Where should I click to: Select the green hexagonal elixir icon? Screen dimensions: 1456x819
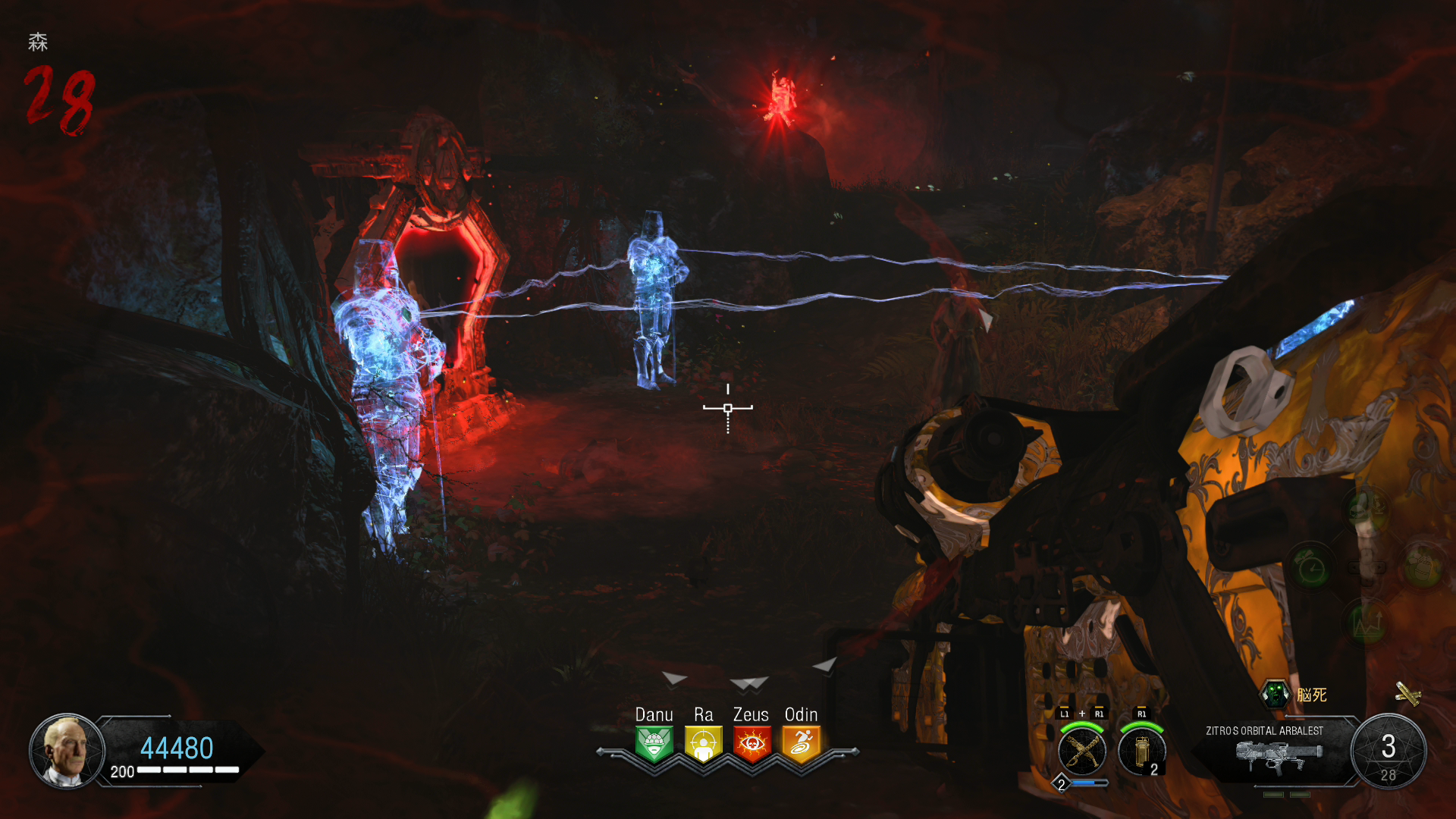click(1276, 694)
